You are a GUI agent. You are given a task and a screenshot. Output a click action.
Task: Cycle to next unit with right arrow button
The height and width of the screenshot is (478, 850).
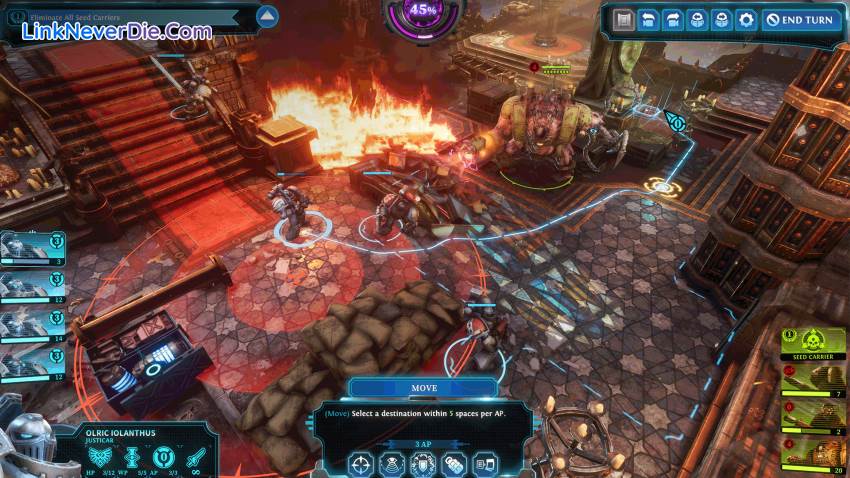(x=672, y=20)
